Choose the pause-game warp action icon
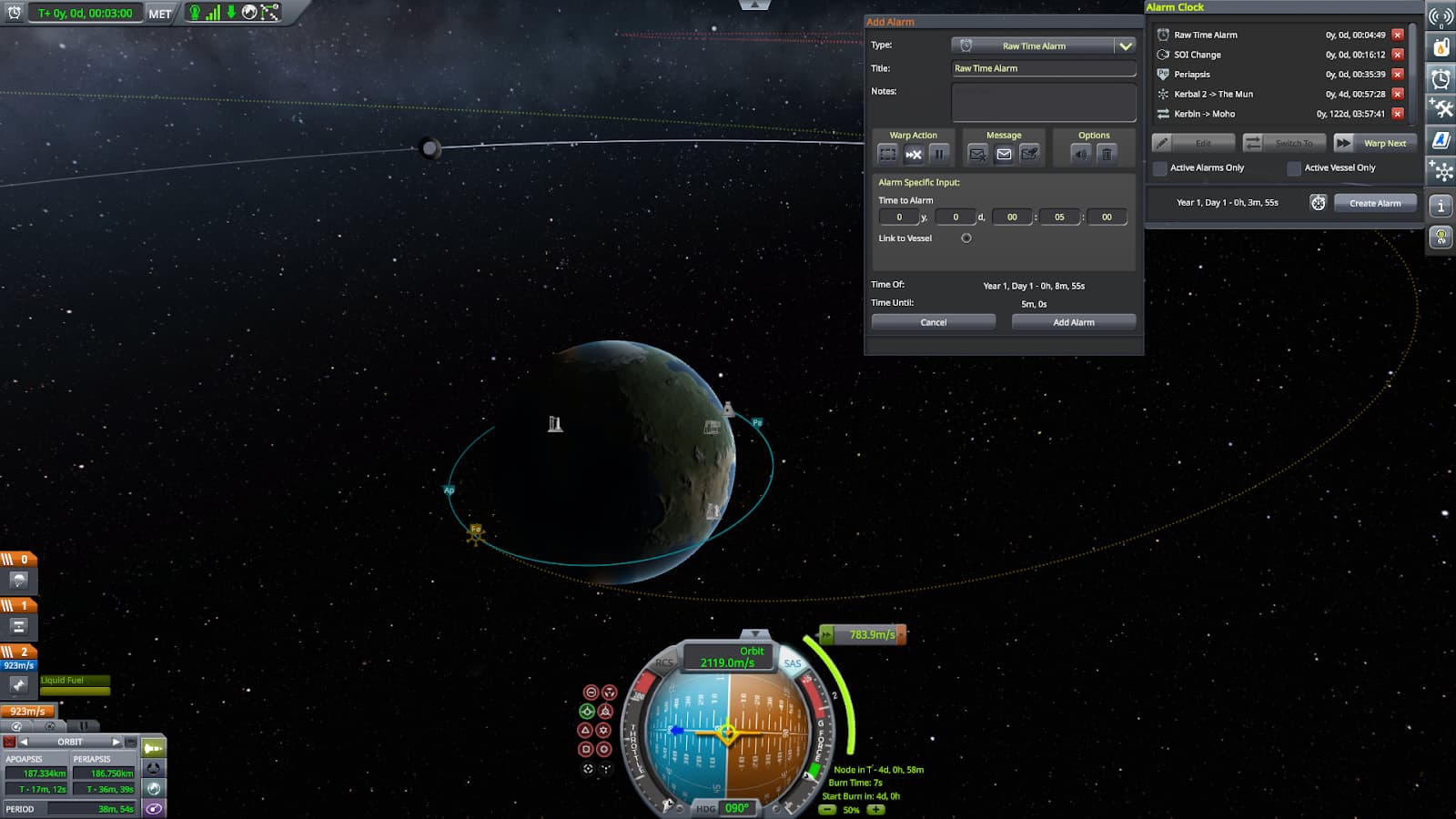The width and height of the screenshot is (1456, 819). coord(939,154)
